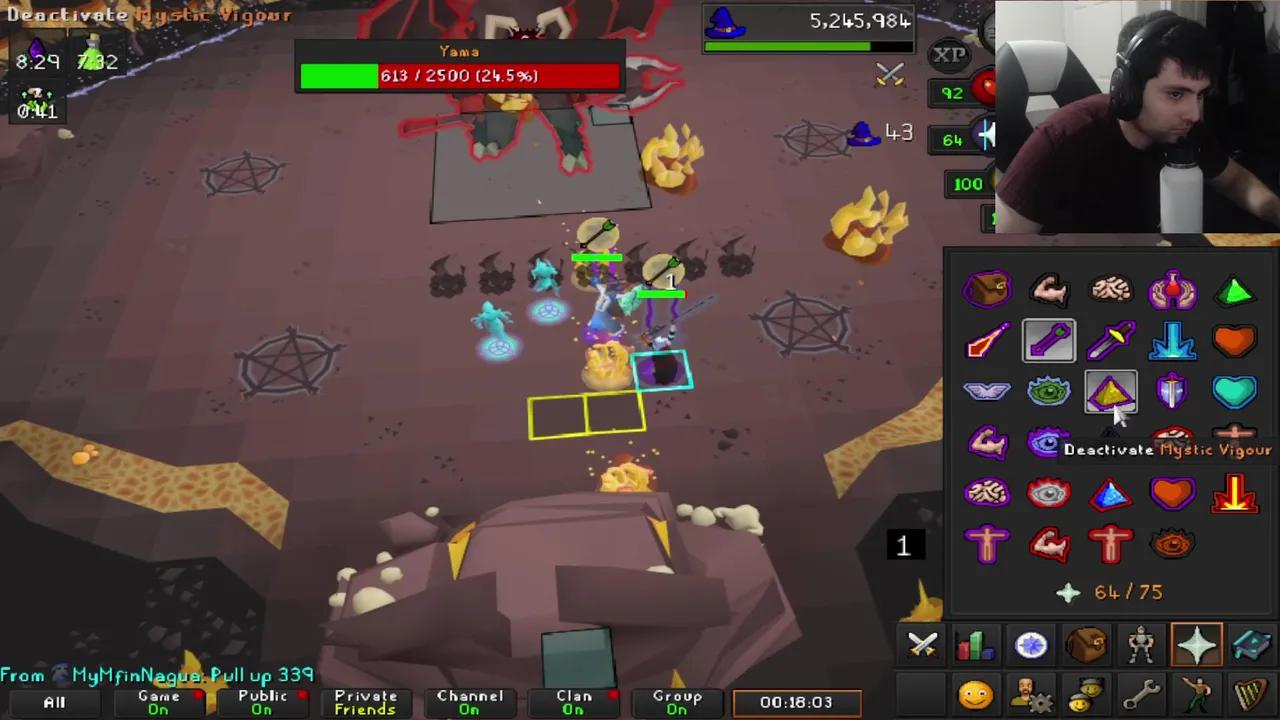Screen dimensions: 1280x720
Task: Toggle Group chat on
Action: pyautogui.click(x=678, y=702)
